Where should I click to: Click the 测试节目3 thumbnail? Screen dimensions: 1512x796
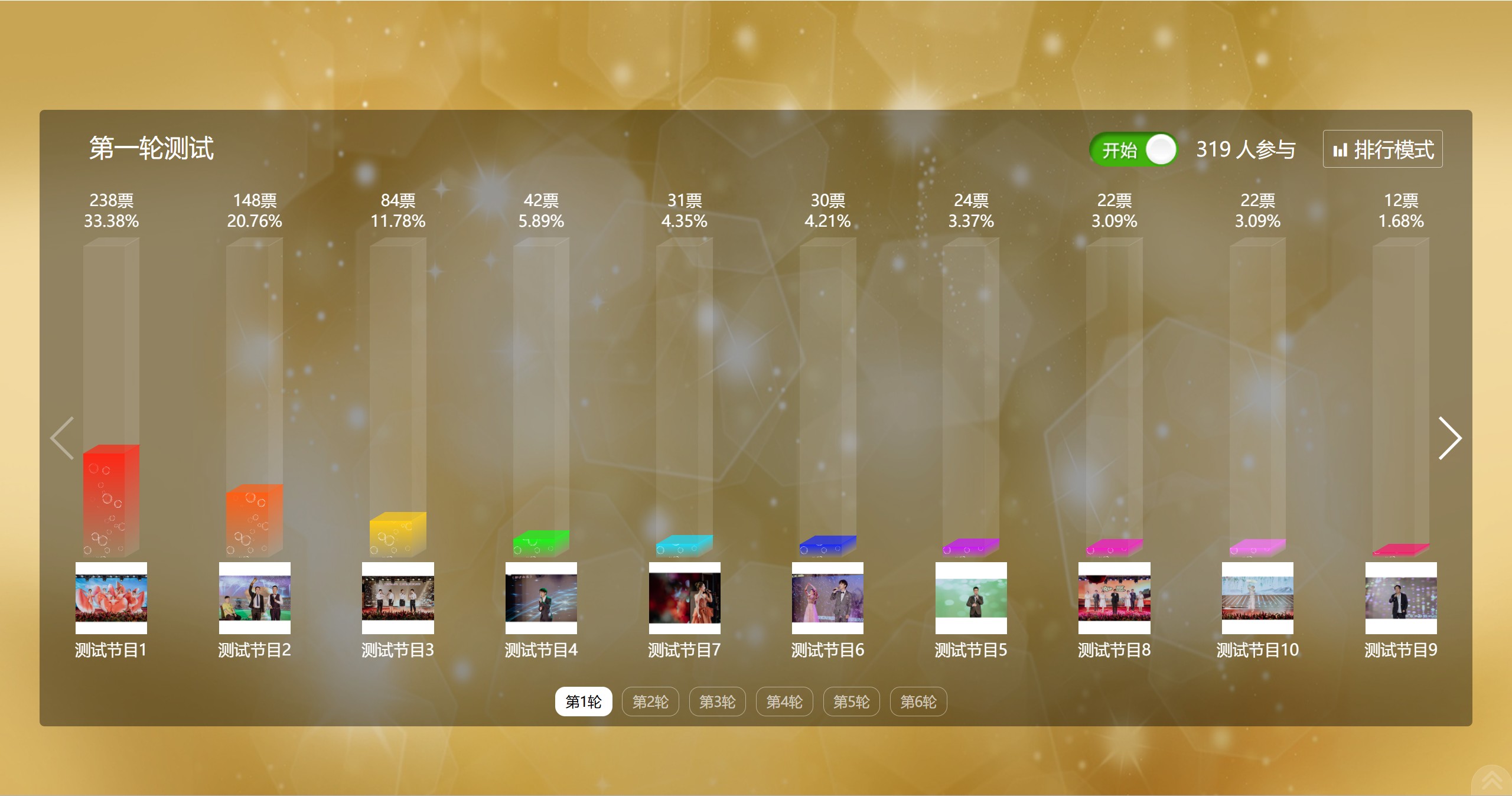tap(397, 598)
